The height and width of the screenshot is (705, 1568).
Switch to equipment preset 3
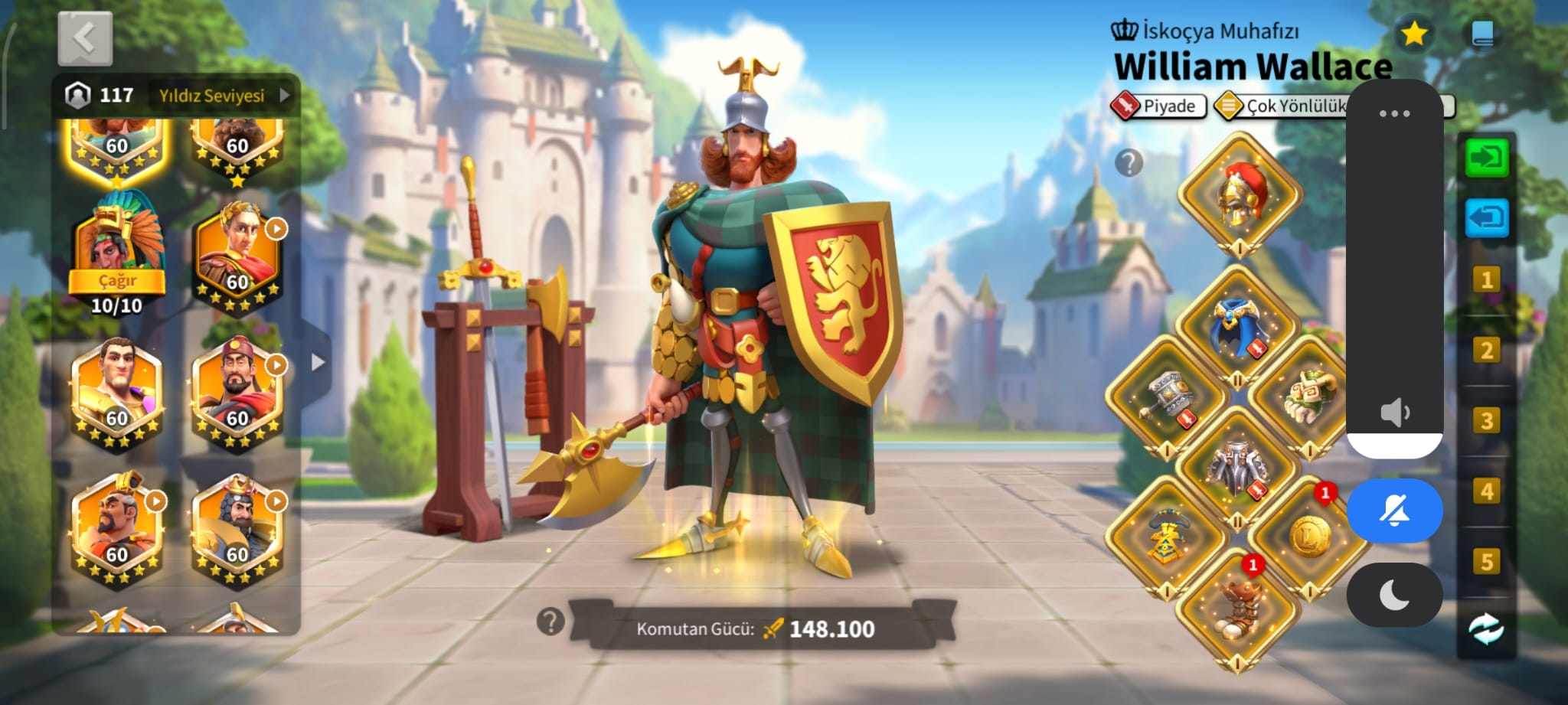pos(1486,421)
